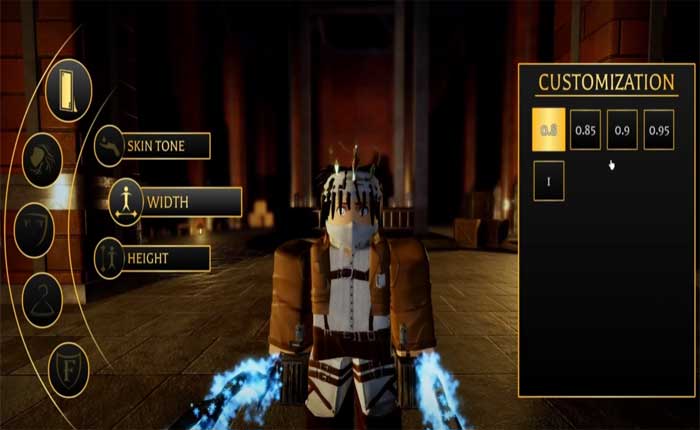Open the clothes hanger outfit category
This screenshot has height=430, width=700.
coord(42,297)
